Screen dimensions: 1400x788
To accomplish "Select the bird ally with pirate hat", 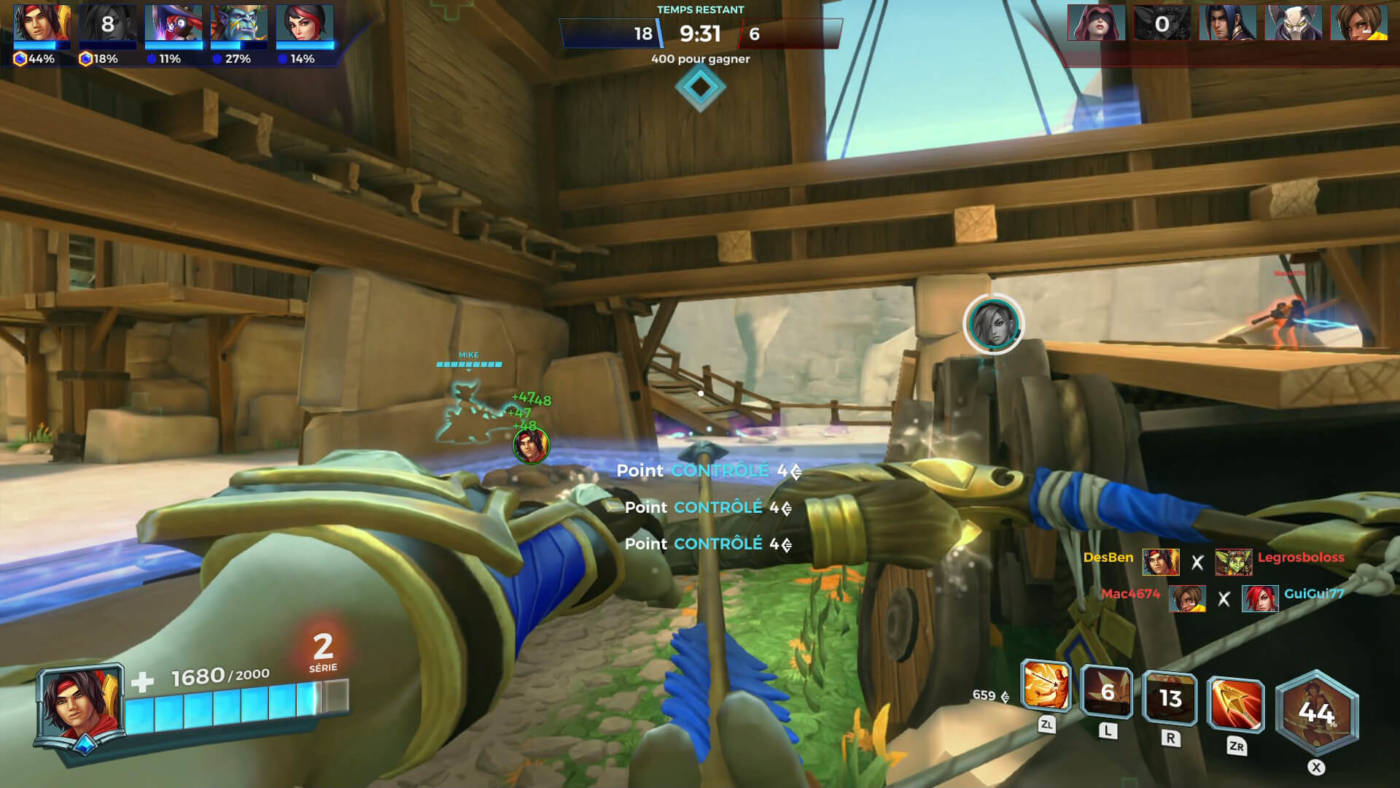I will 173,23.
